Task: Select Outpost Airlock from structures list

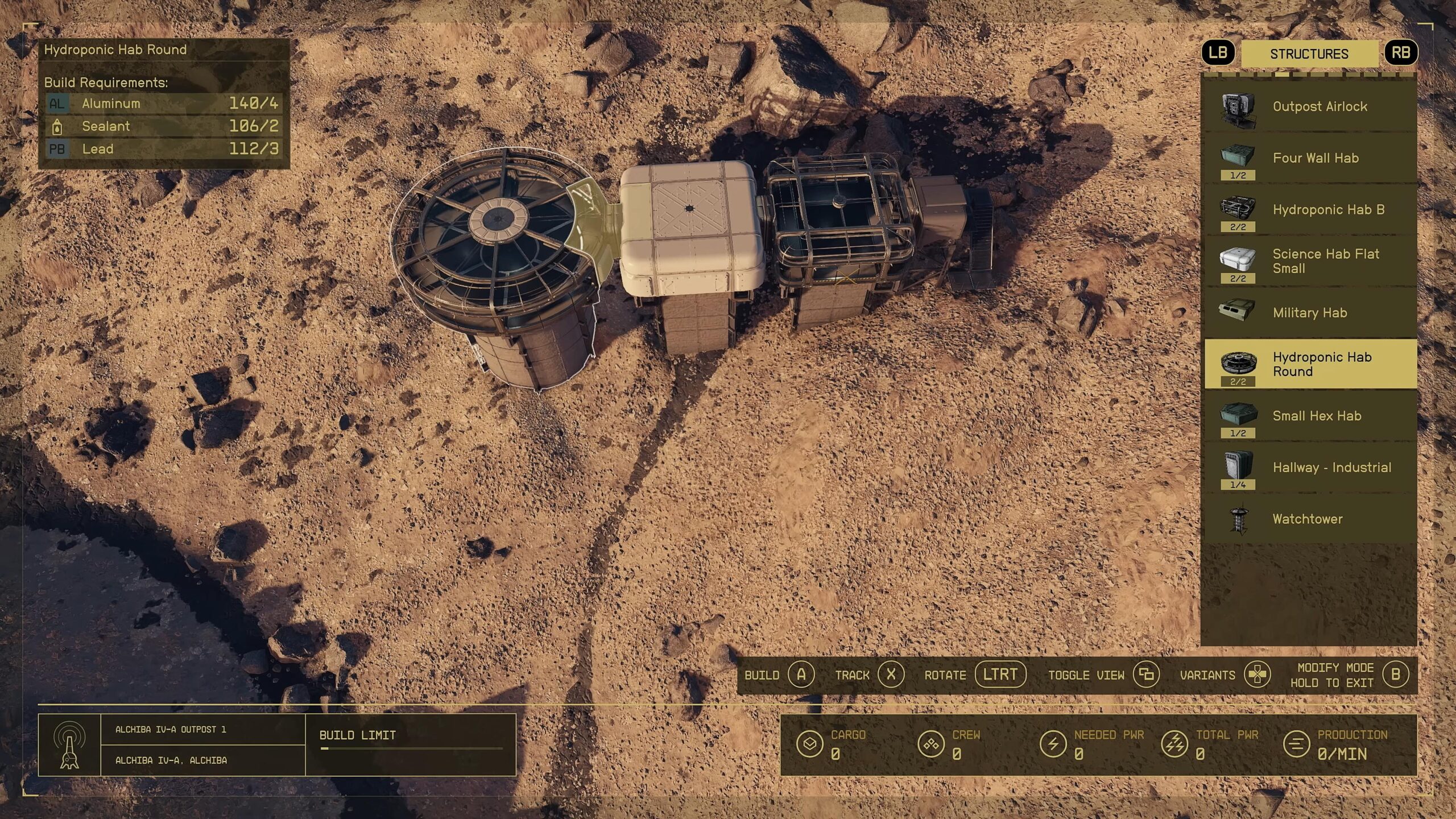Action: [x=1310, y=107]
